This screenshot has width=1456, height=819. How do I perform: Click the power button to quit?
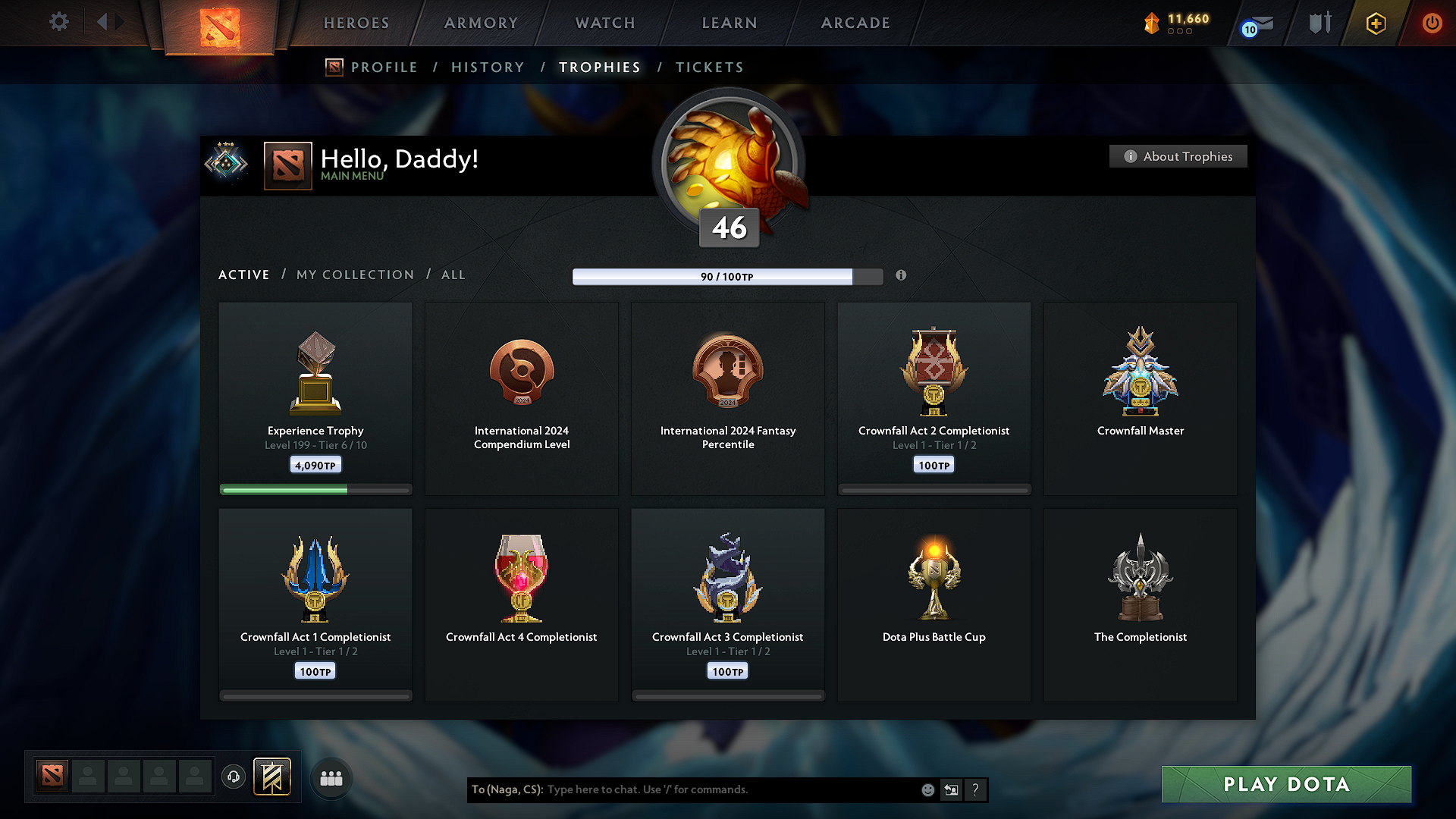(x=1432, y=23)
